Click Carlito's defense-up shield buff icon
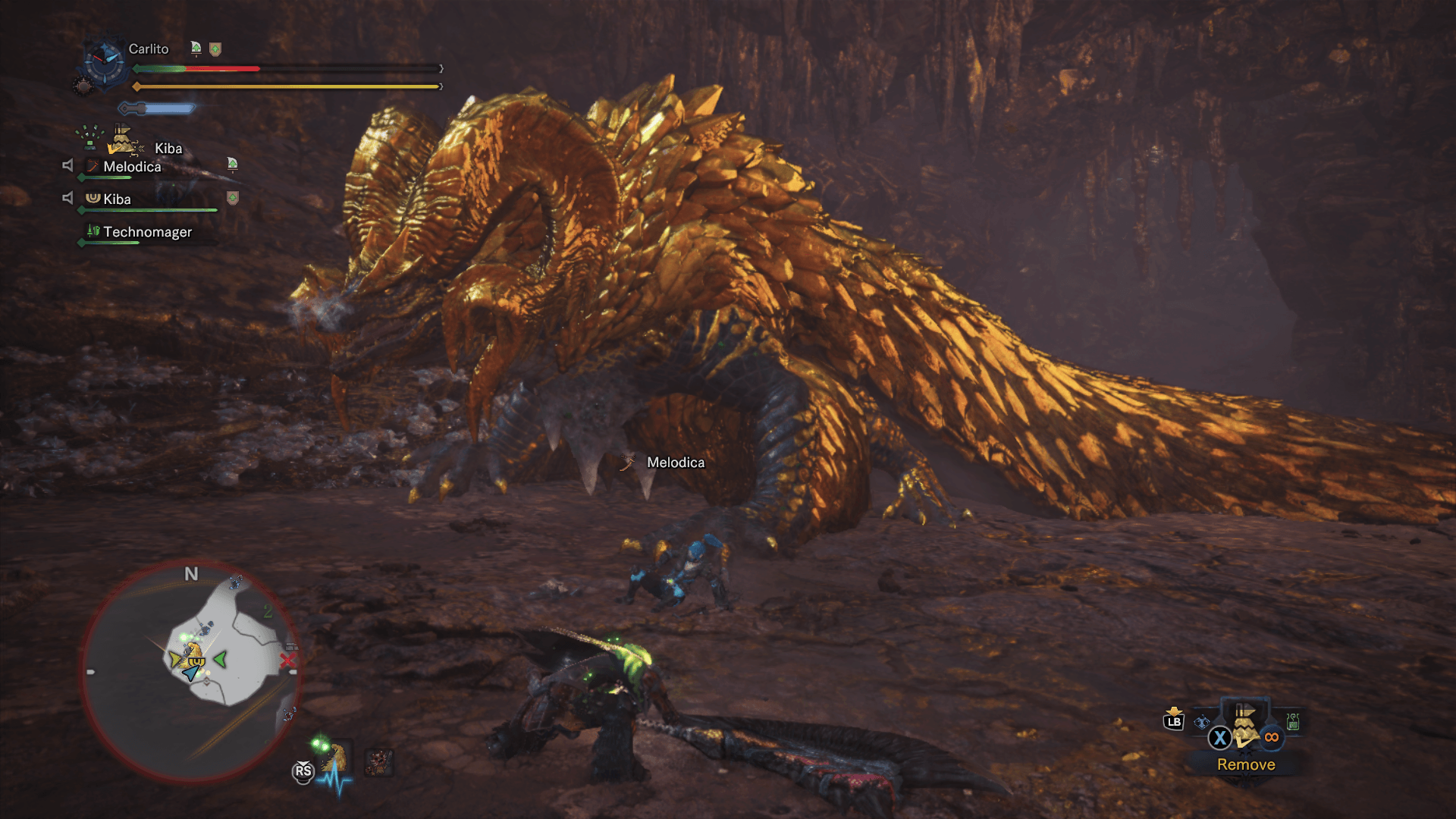Screen dimensions: 1456x819 point(215,49)
